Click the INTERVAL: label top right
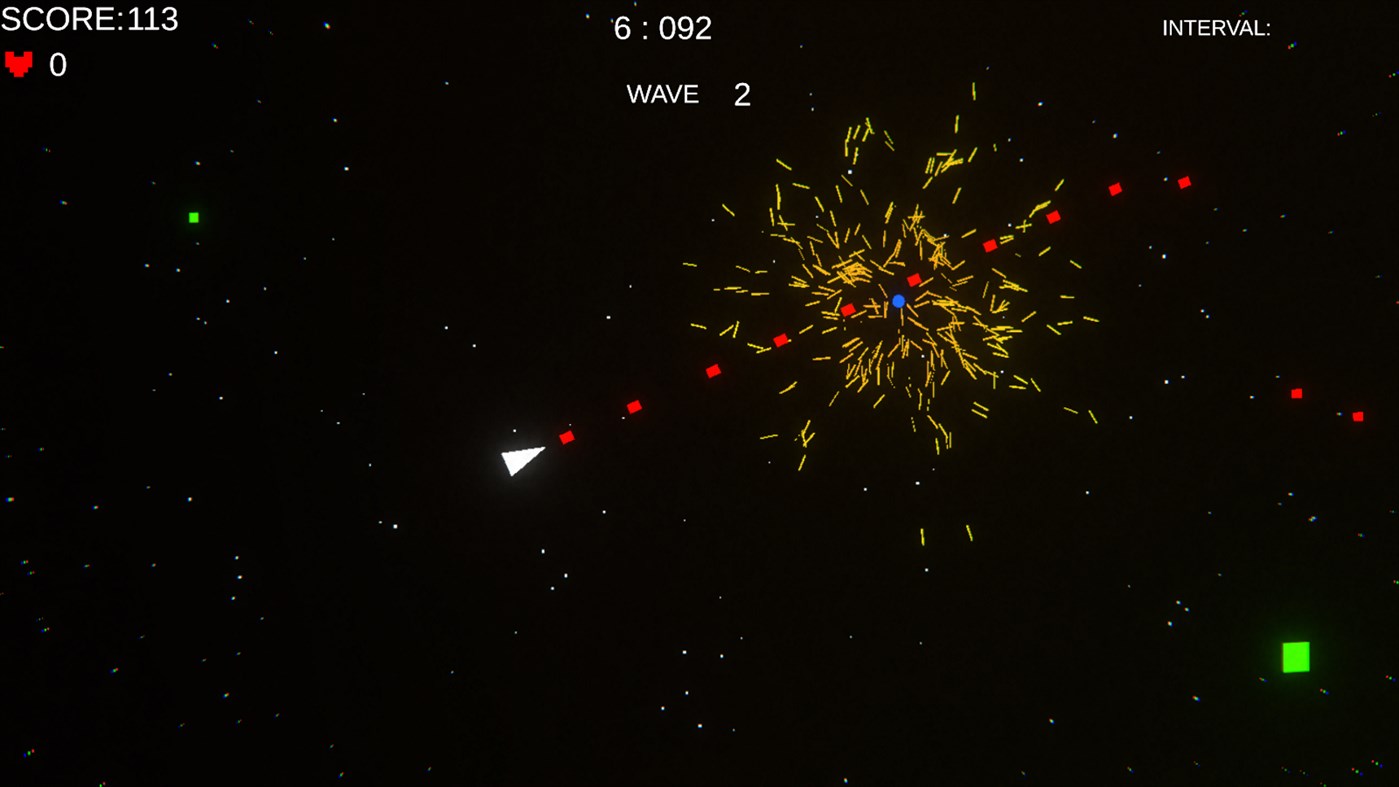 [x=1215, y=27]
